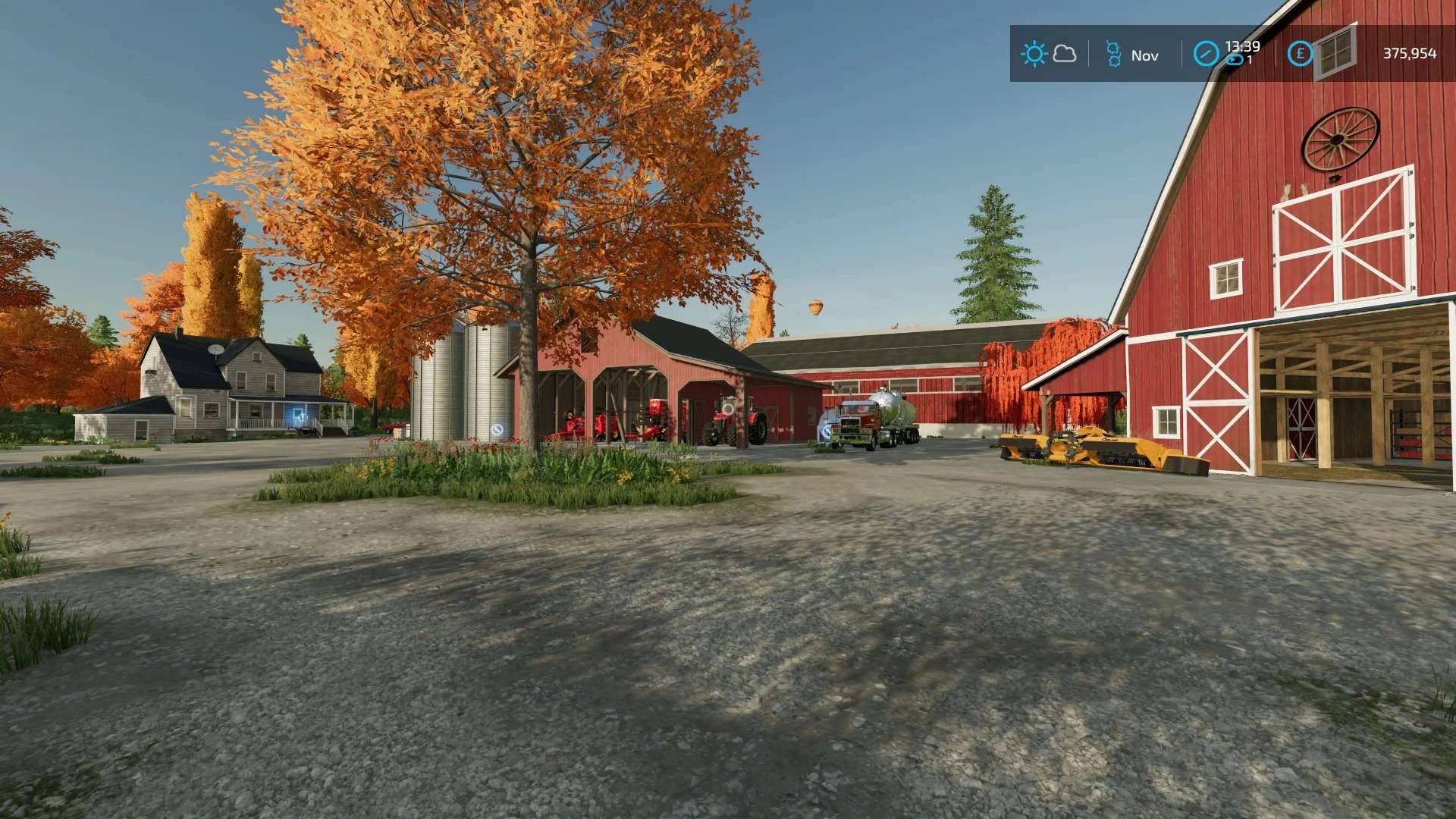The height and width of the screenshot is (819, 1456).
Task: Select the season calendar icon beside Nov
Action: (1112, 55)
